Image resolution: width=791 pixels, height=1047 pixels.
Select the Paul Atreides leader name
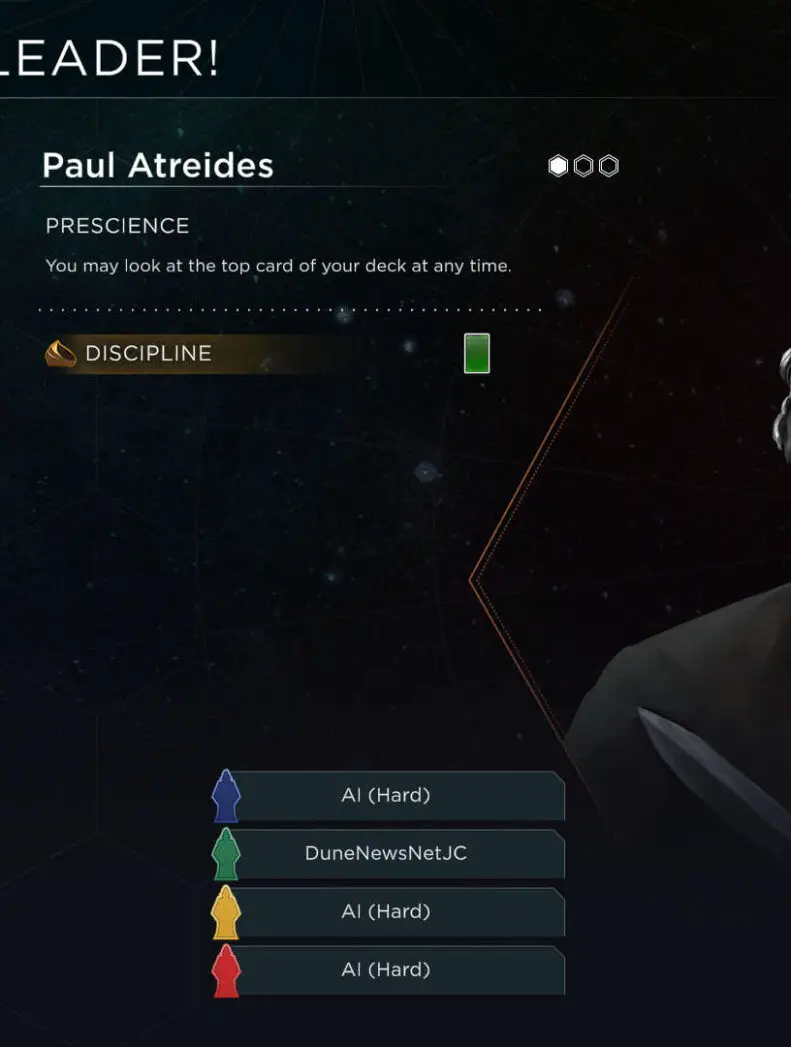158,166
